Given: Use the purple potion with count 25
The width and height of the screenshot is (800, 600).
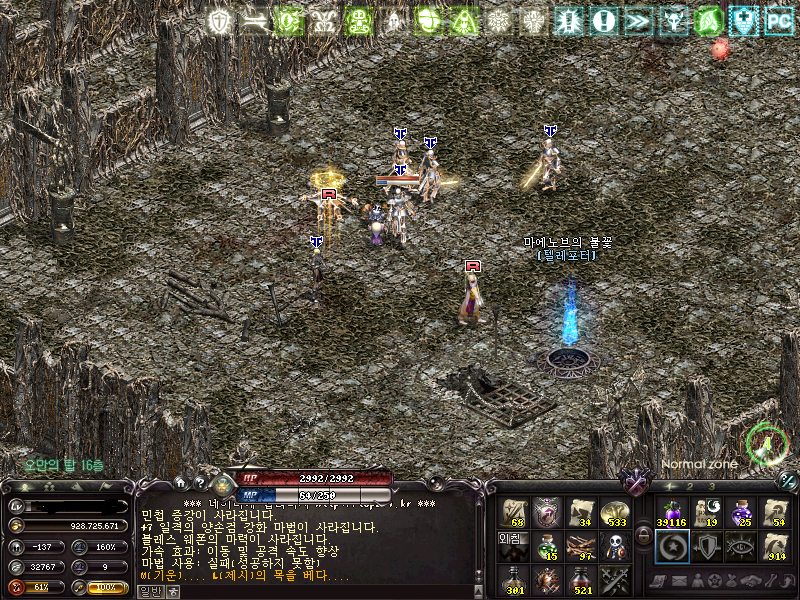Looking at the screenshot, I should [740, 512].
